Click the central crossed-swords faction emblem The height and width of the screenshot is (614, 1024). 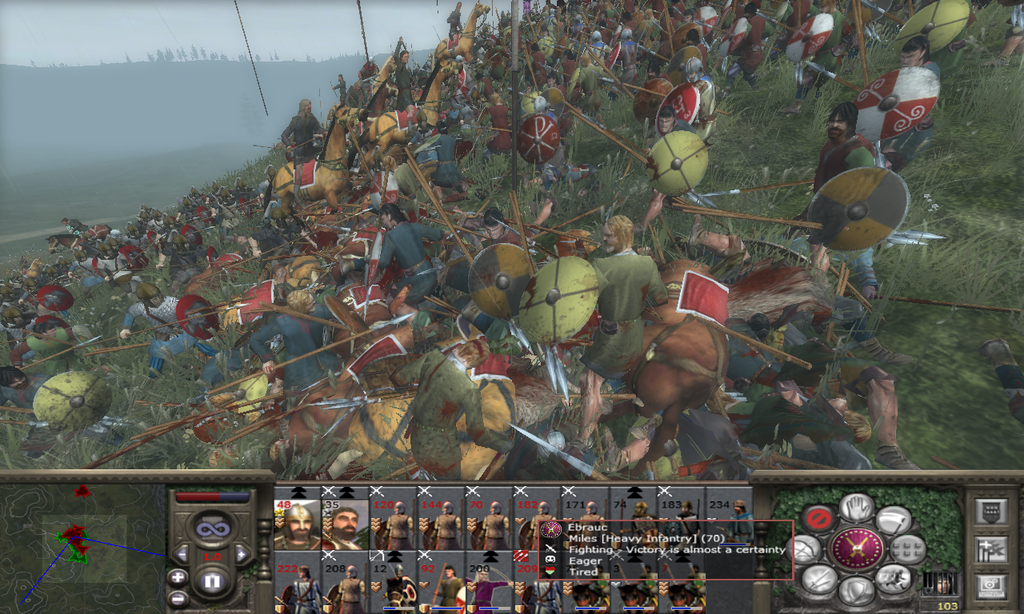tap(857, 549)
